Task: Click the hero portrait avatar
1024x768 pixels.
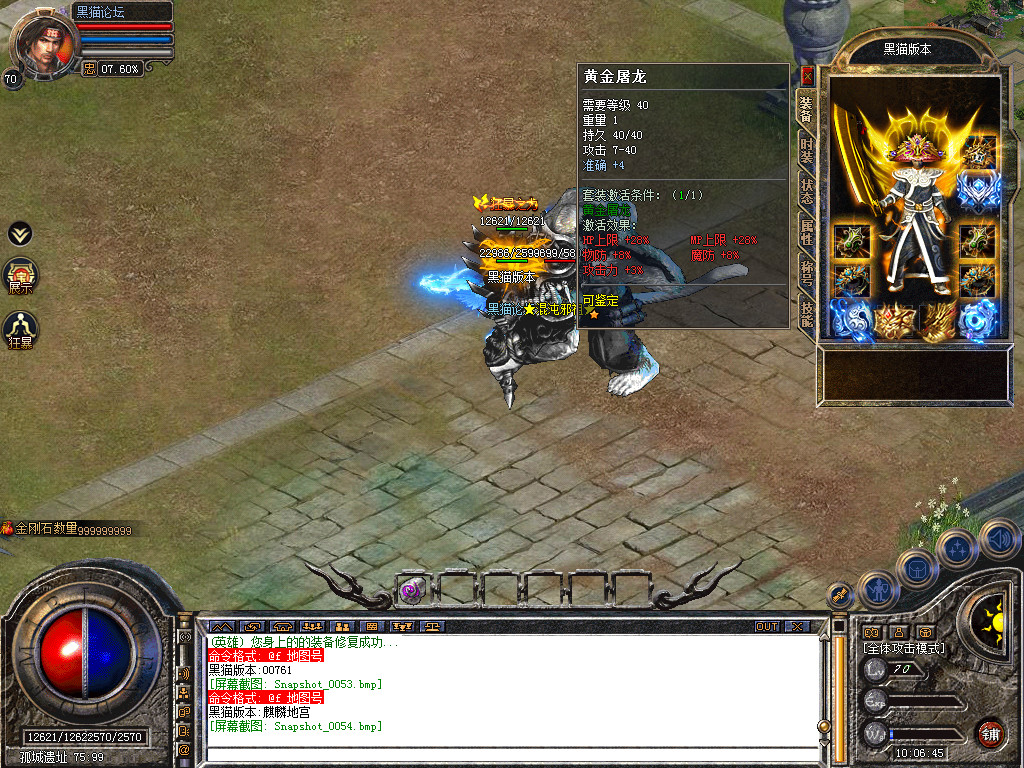Action: (x=42, y=42)
